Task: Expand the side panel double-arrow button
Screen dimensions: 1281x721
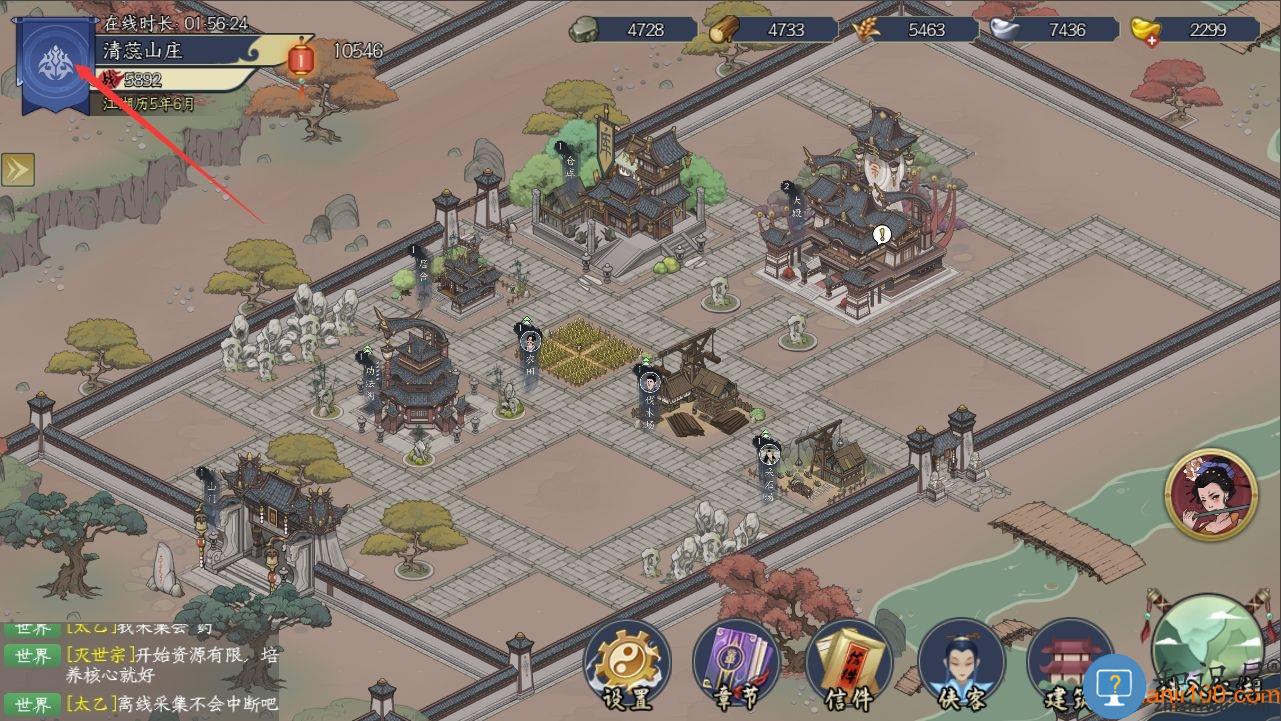Action: [17, 170]
